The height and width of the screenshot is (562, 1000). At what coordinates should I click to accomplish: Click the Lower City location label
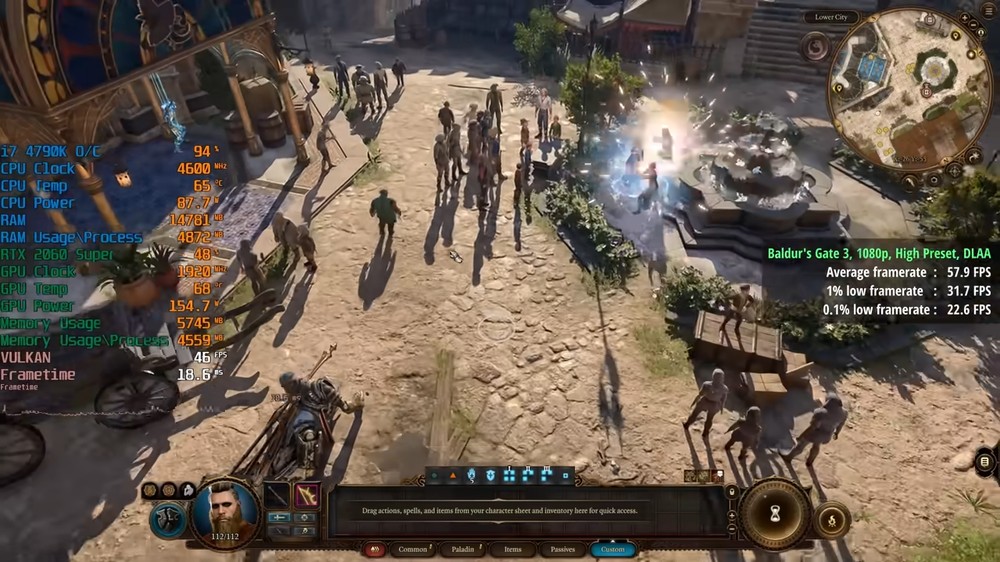tap(831, 17)
